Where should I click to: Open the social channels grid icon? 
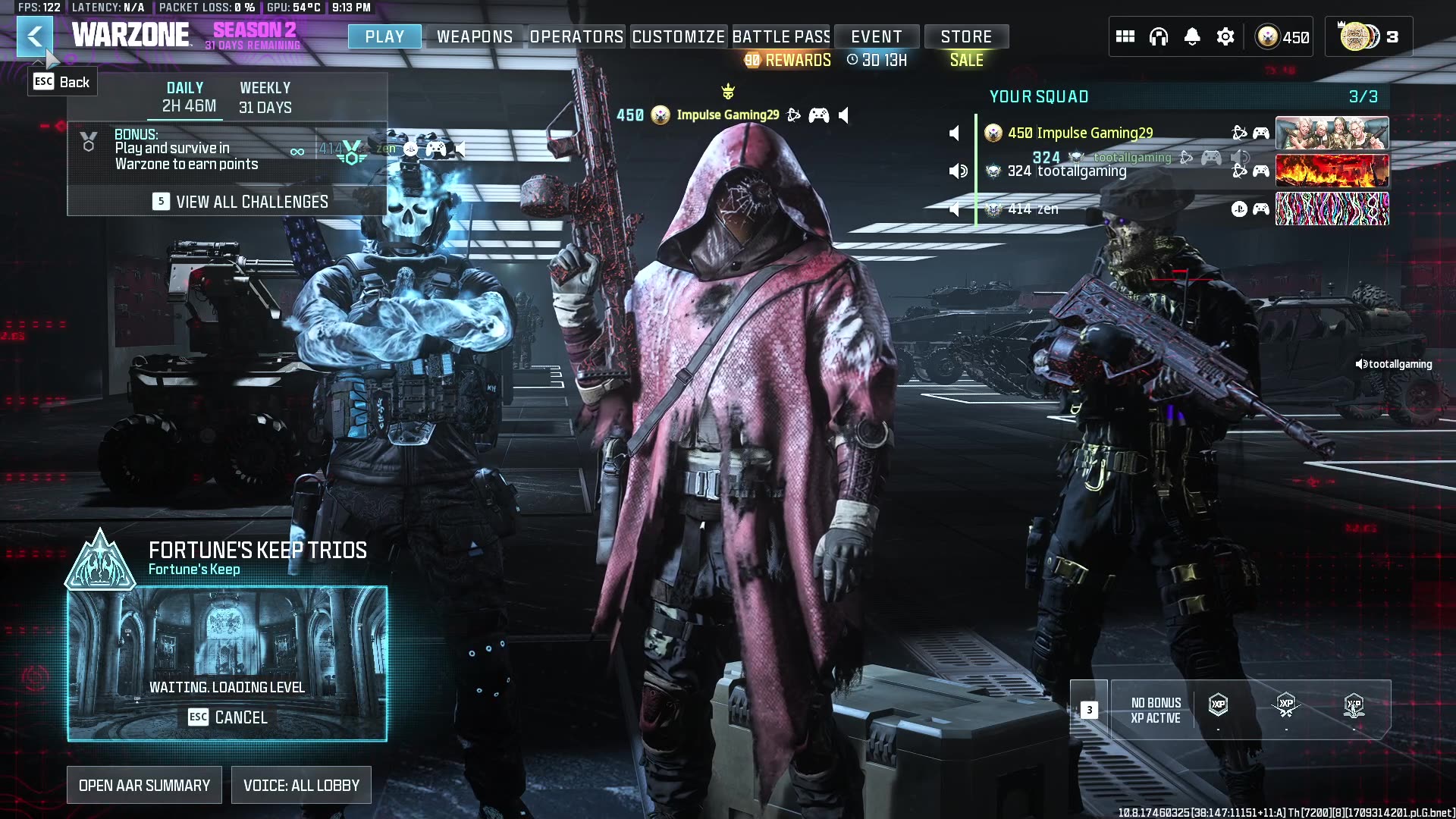(x=1125, y=36)
